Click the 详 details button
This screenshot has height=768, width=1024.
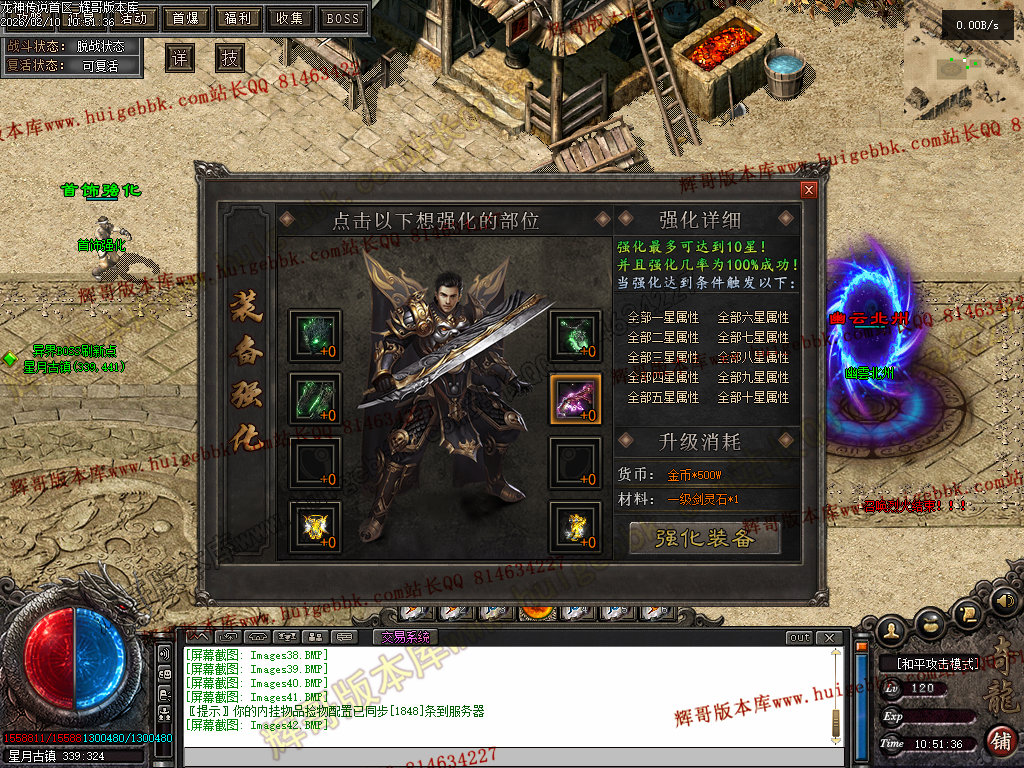[x=180, y=58]
